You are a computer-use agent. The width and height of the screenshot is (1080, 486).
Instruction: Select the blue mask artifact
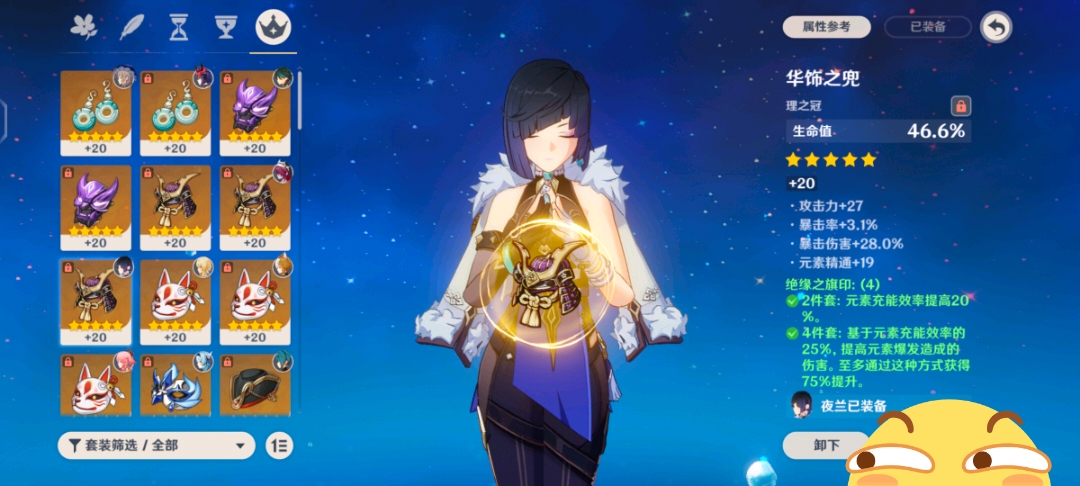[175, 387]
